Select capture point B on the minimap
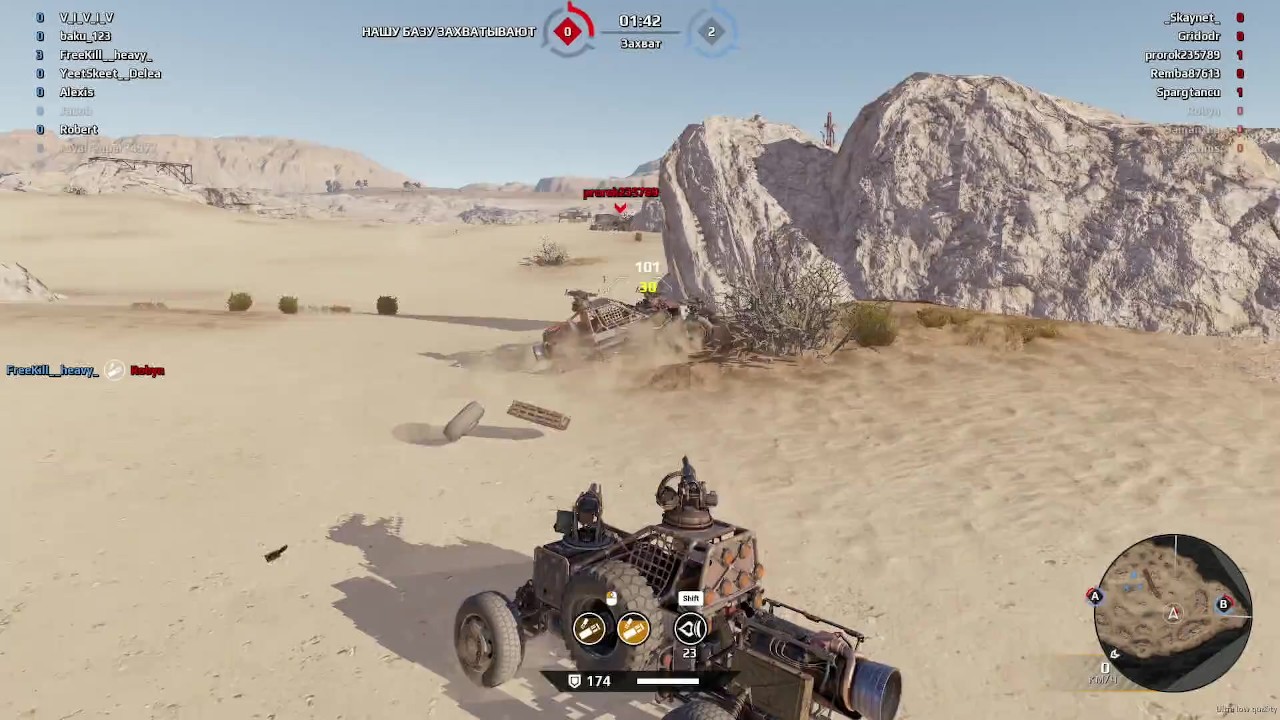Image resolution: width=1280 pixels, height=720 pixels. click(x=1223, y=604)
